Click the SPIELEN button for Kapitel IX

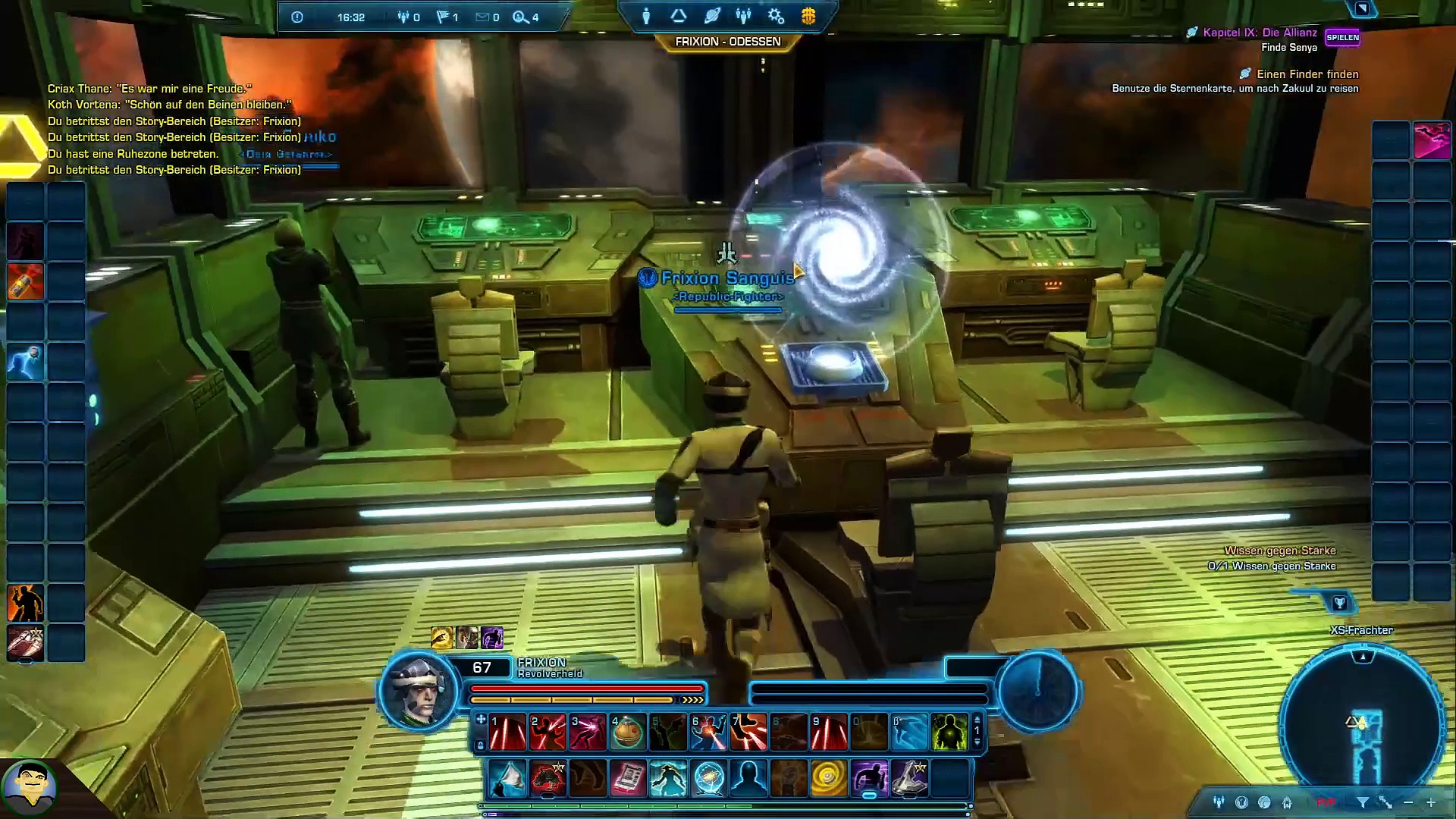tap(1342, 37)
